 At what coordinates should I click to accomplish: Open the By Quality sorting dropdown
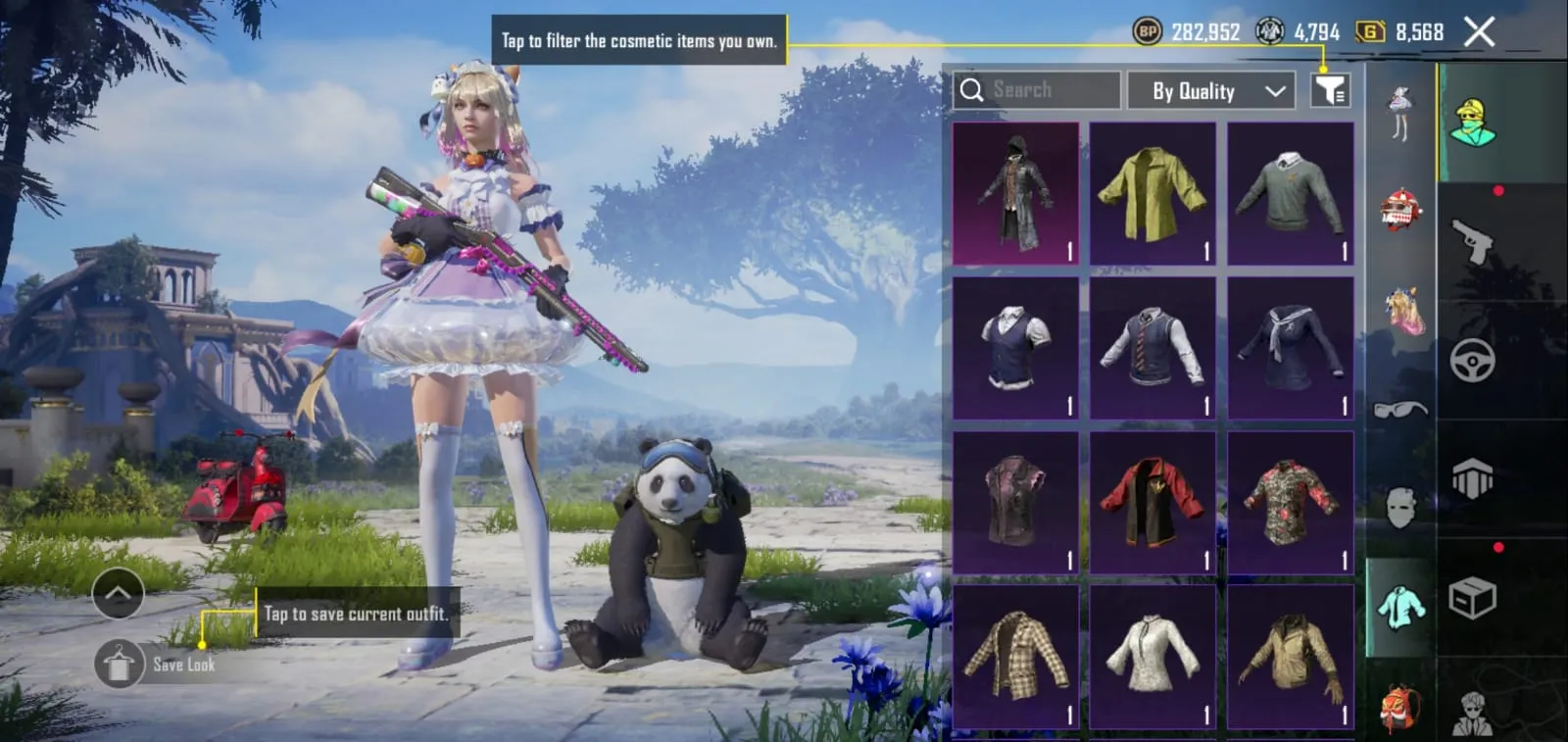(1211, 90)
